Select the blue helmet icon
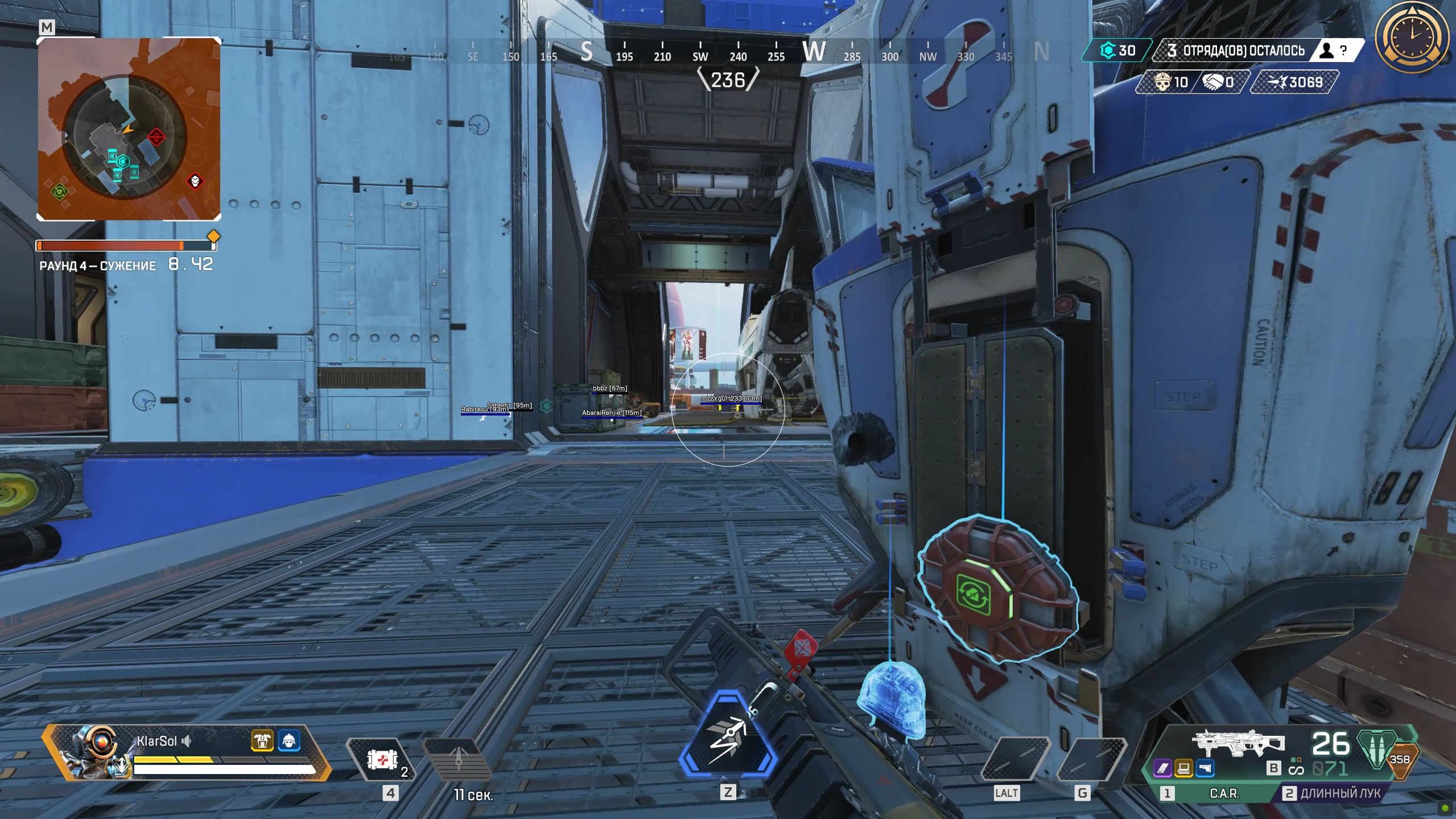 click(x=289, y=741)
